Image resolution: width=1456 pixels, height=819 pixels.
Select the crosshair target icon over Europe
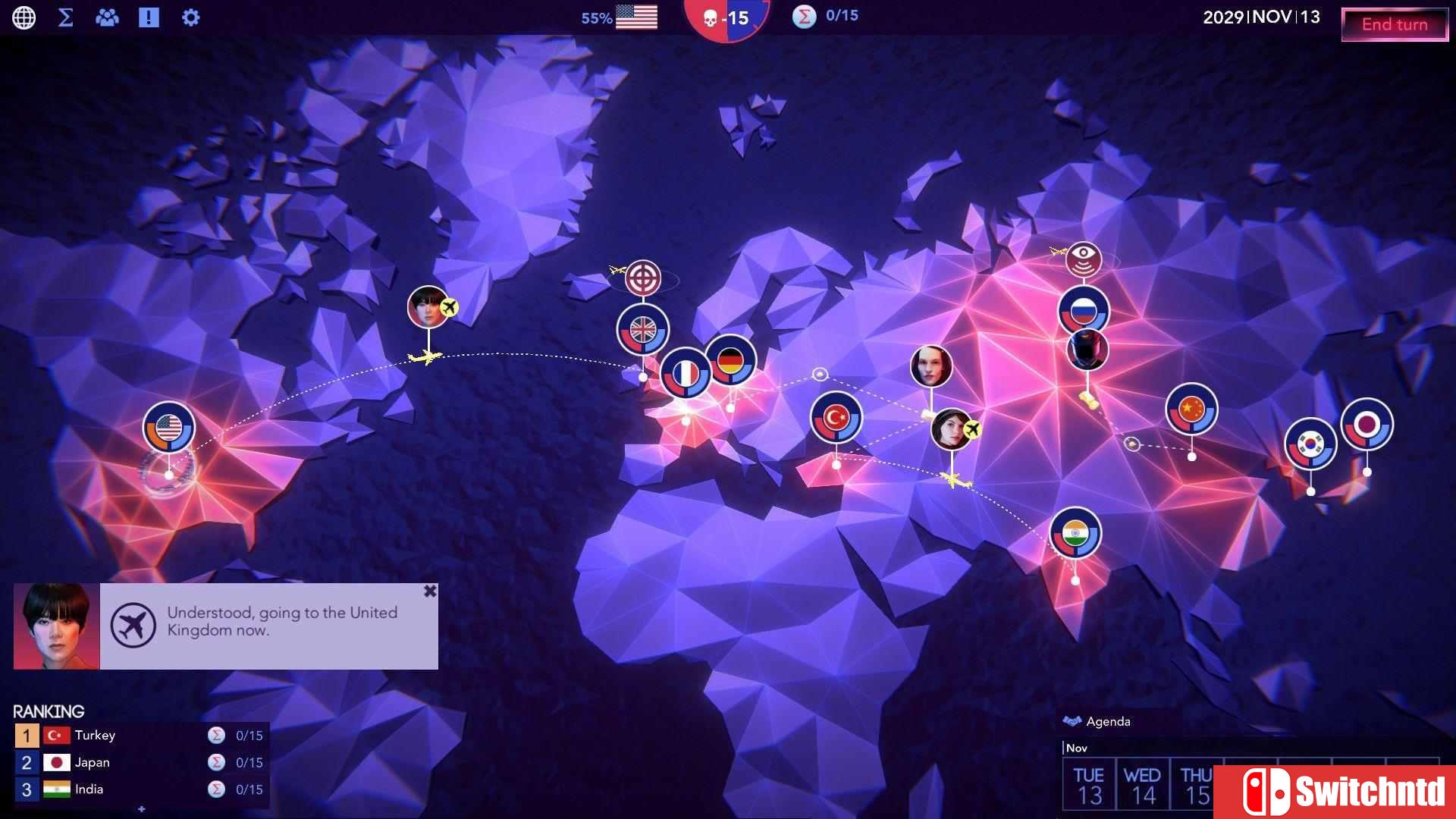click(642, 278)
